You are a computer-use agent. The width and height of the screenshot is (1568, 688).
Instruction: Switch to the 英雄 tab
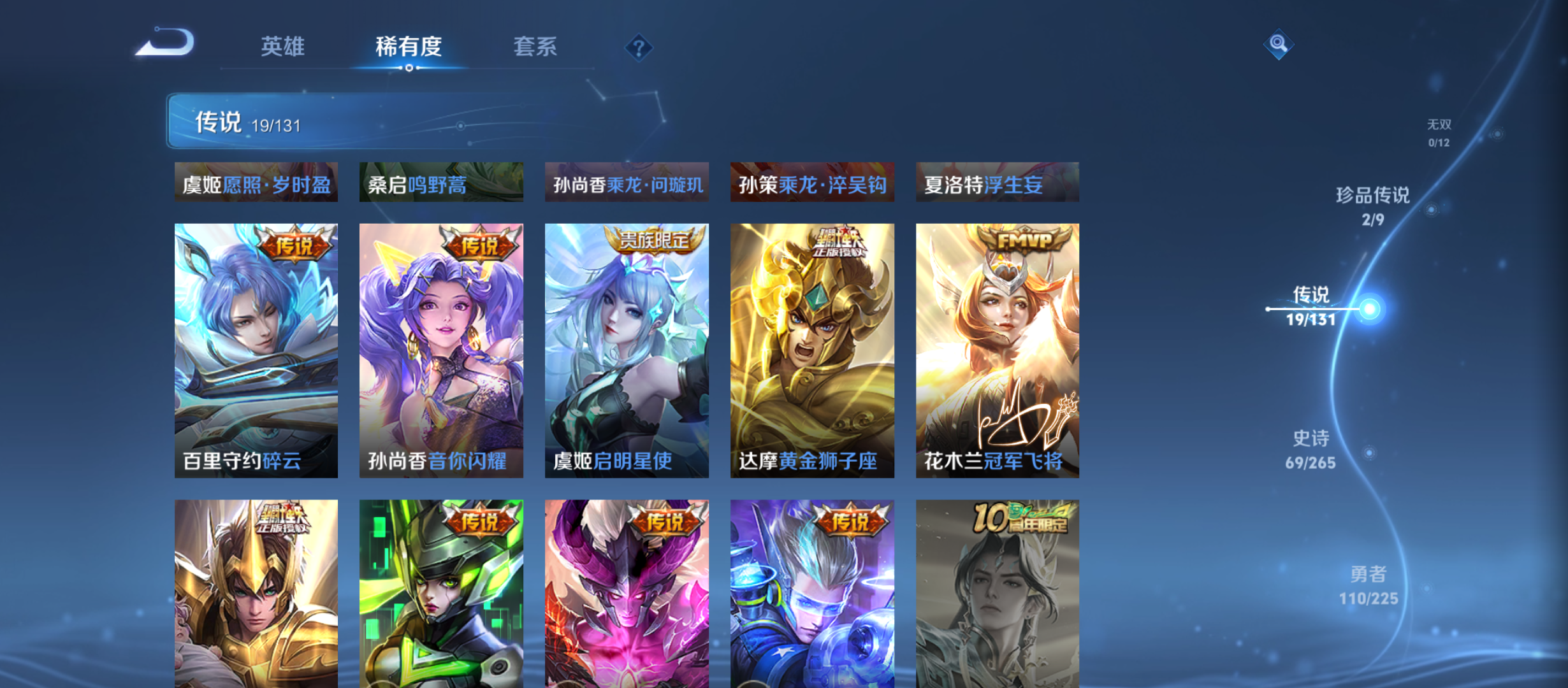(x=282, y=47)
